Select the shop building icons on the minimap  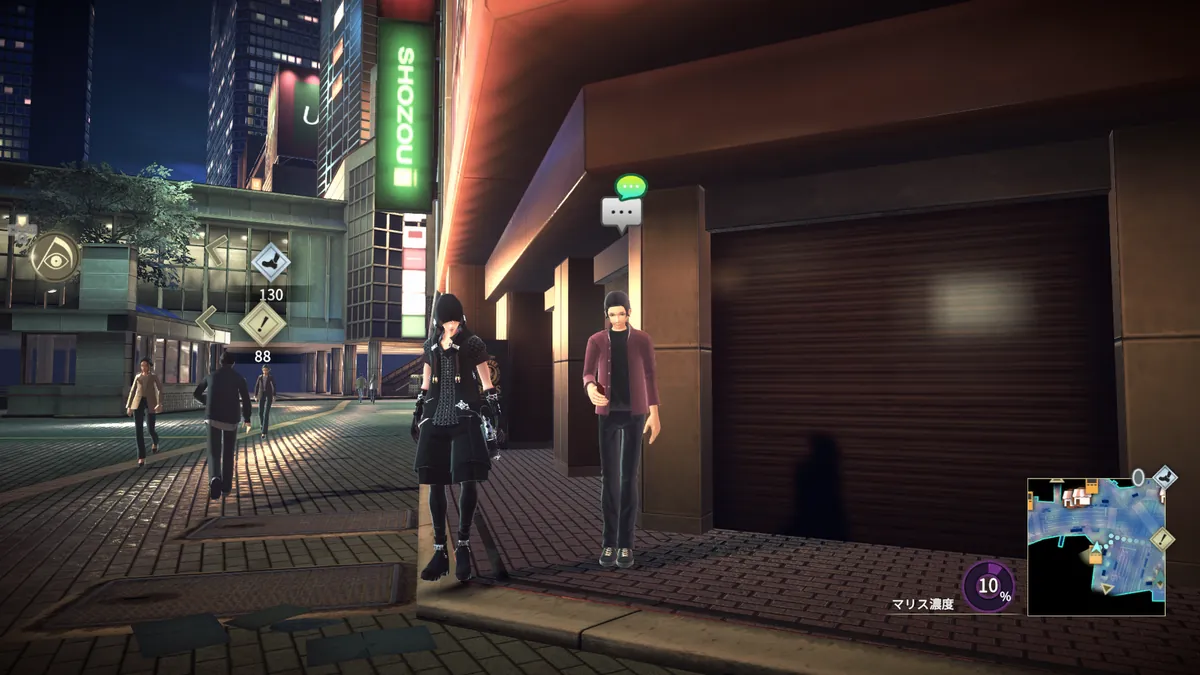pos(1075,496)
